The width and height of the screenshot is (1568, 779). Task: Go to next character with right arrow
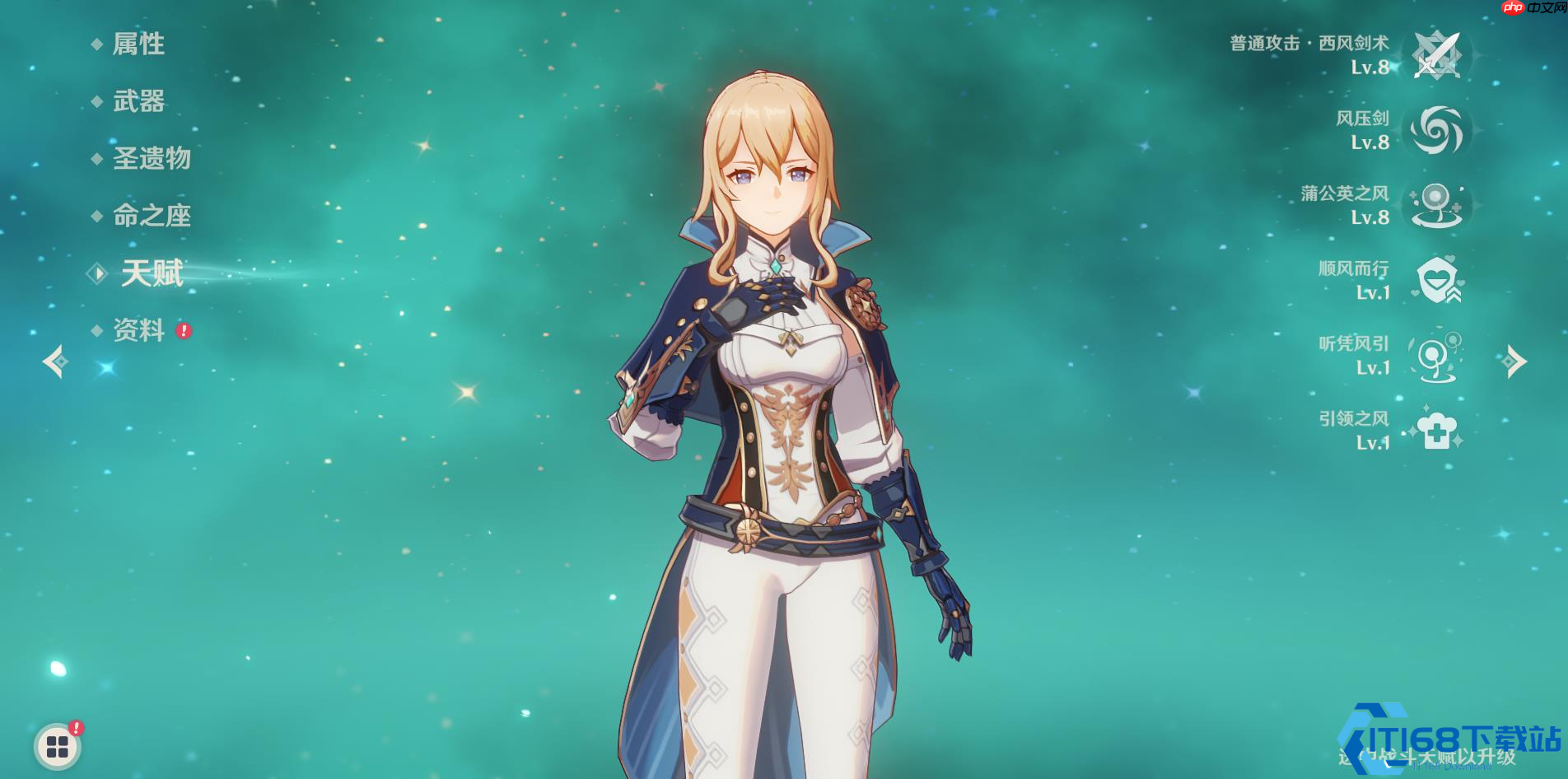pyautogui.click(x=1514, y=362)
